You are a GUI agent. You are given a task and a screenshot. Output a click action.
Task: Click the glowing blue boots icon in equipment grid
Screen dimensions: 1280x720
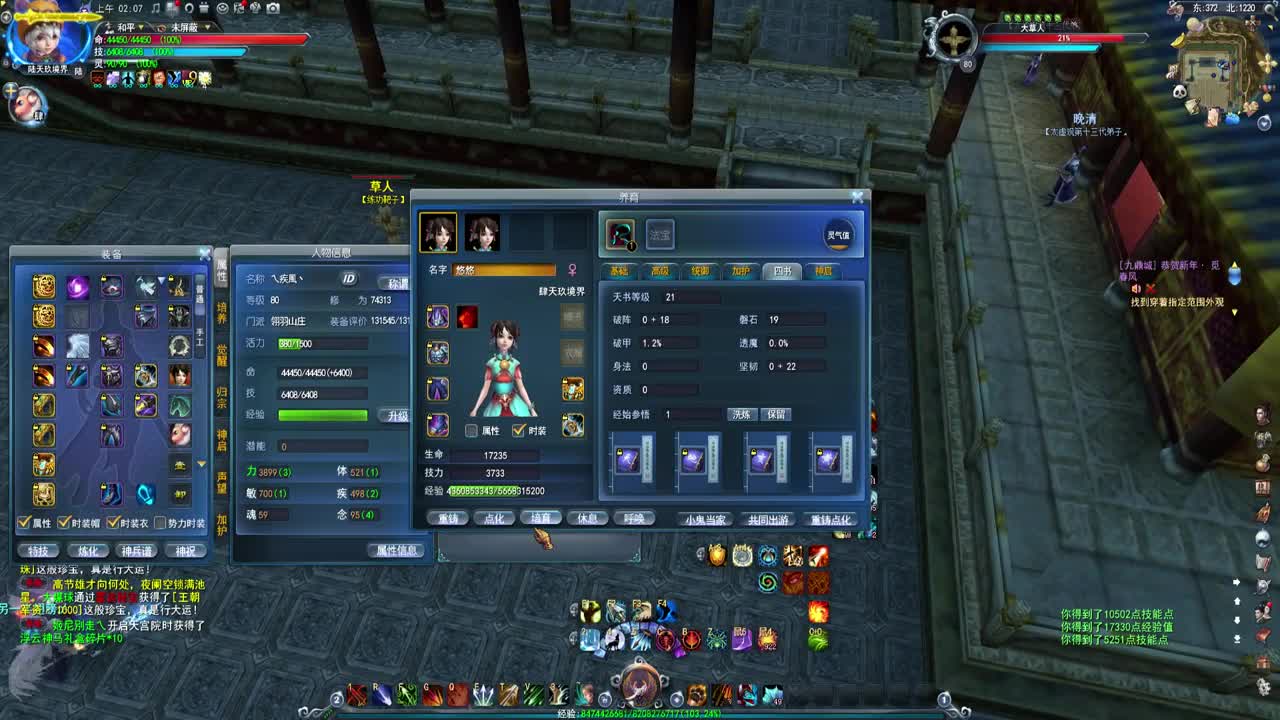144,494
